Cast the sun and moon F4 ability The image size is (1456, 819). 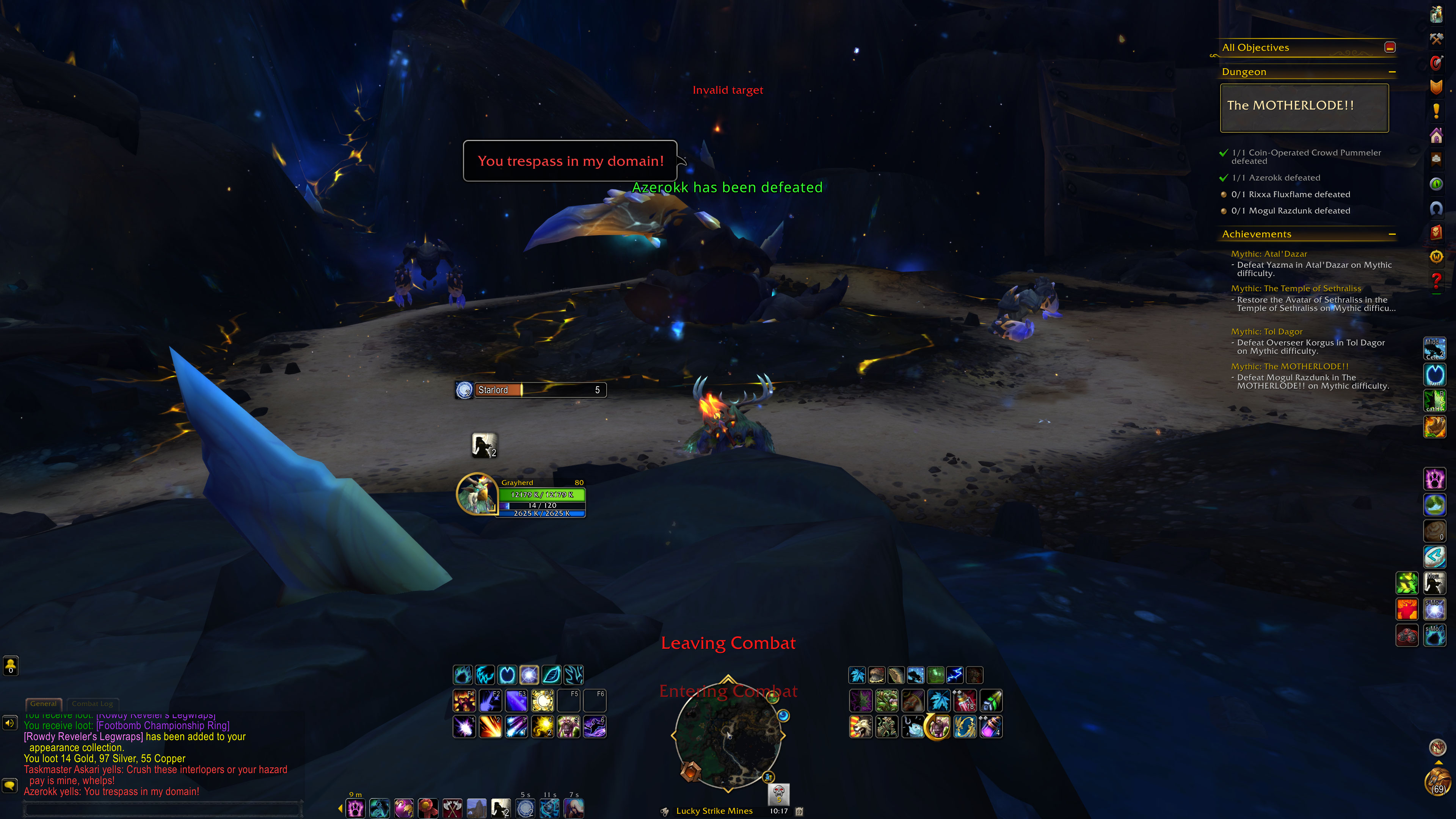543,701
